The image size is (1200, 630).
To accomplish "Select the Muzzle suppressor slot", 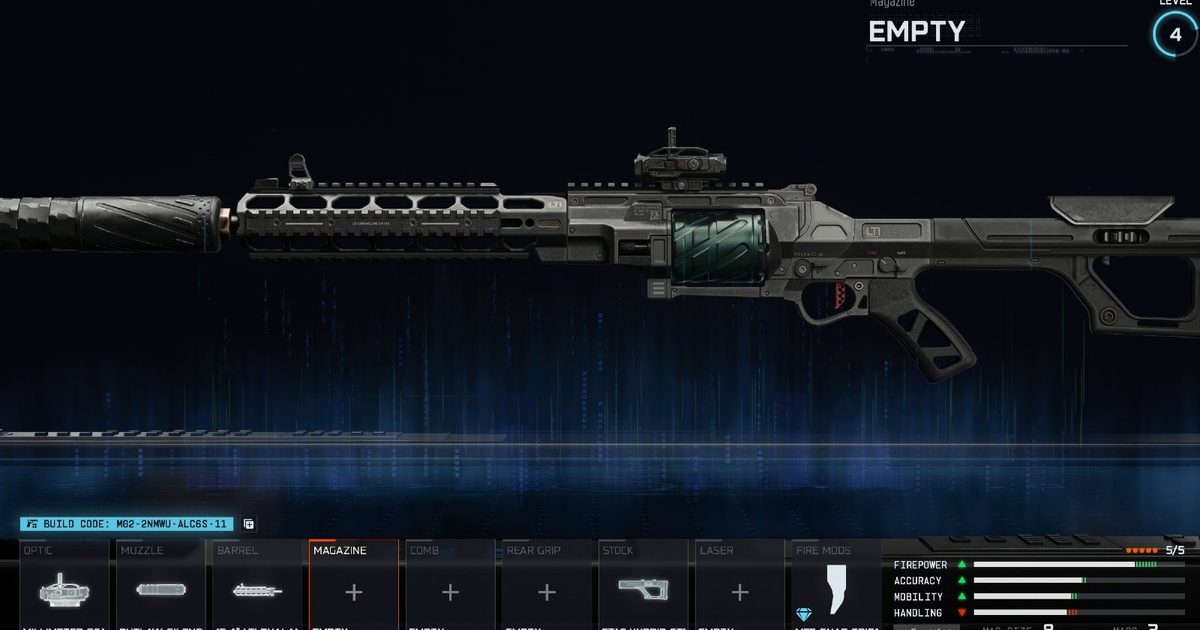I will coord(160,590).
